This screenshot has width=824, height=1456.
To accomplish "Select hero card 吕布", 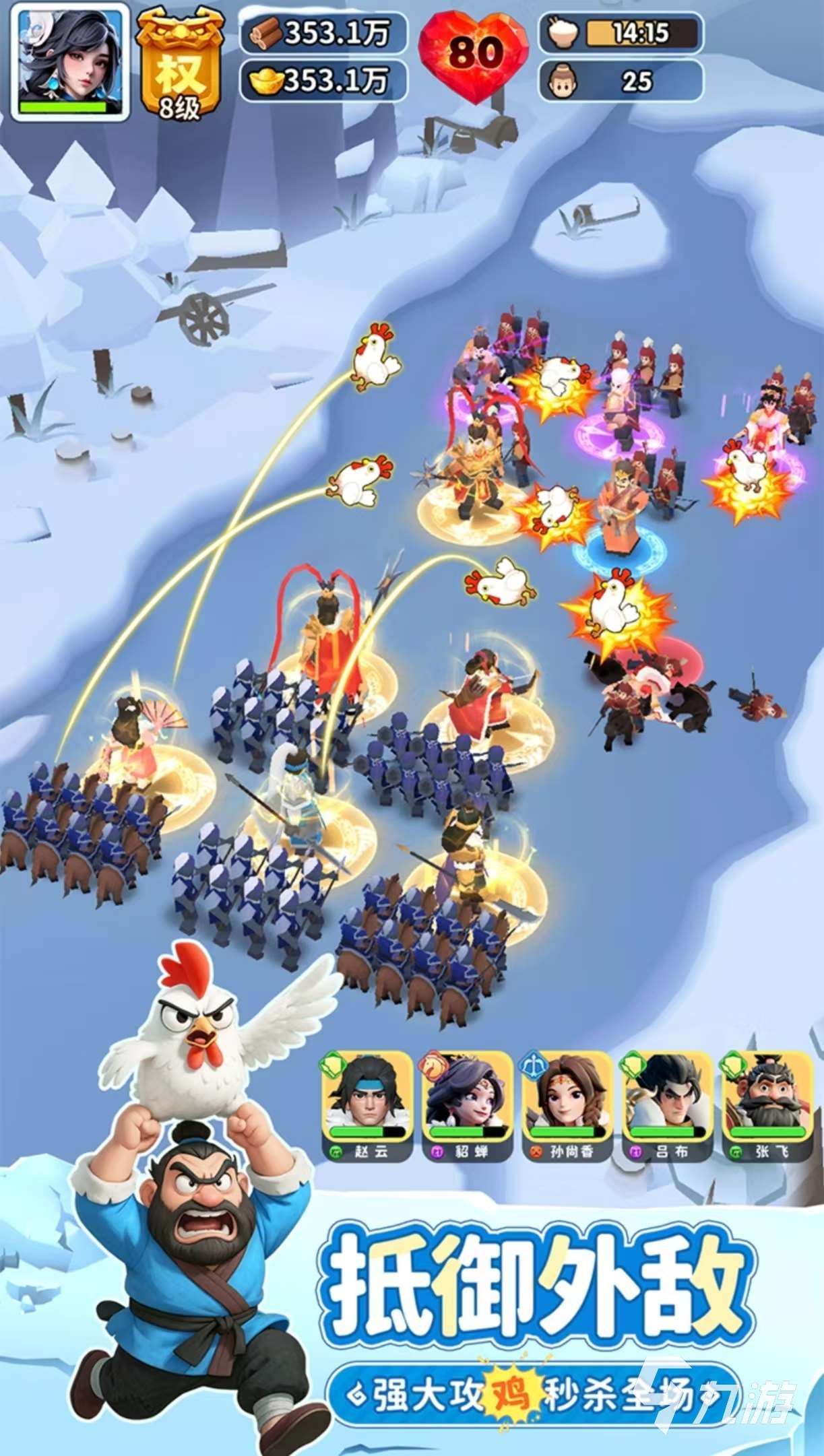I will point(666,1103).
